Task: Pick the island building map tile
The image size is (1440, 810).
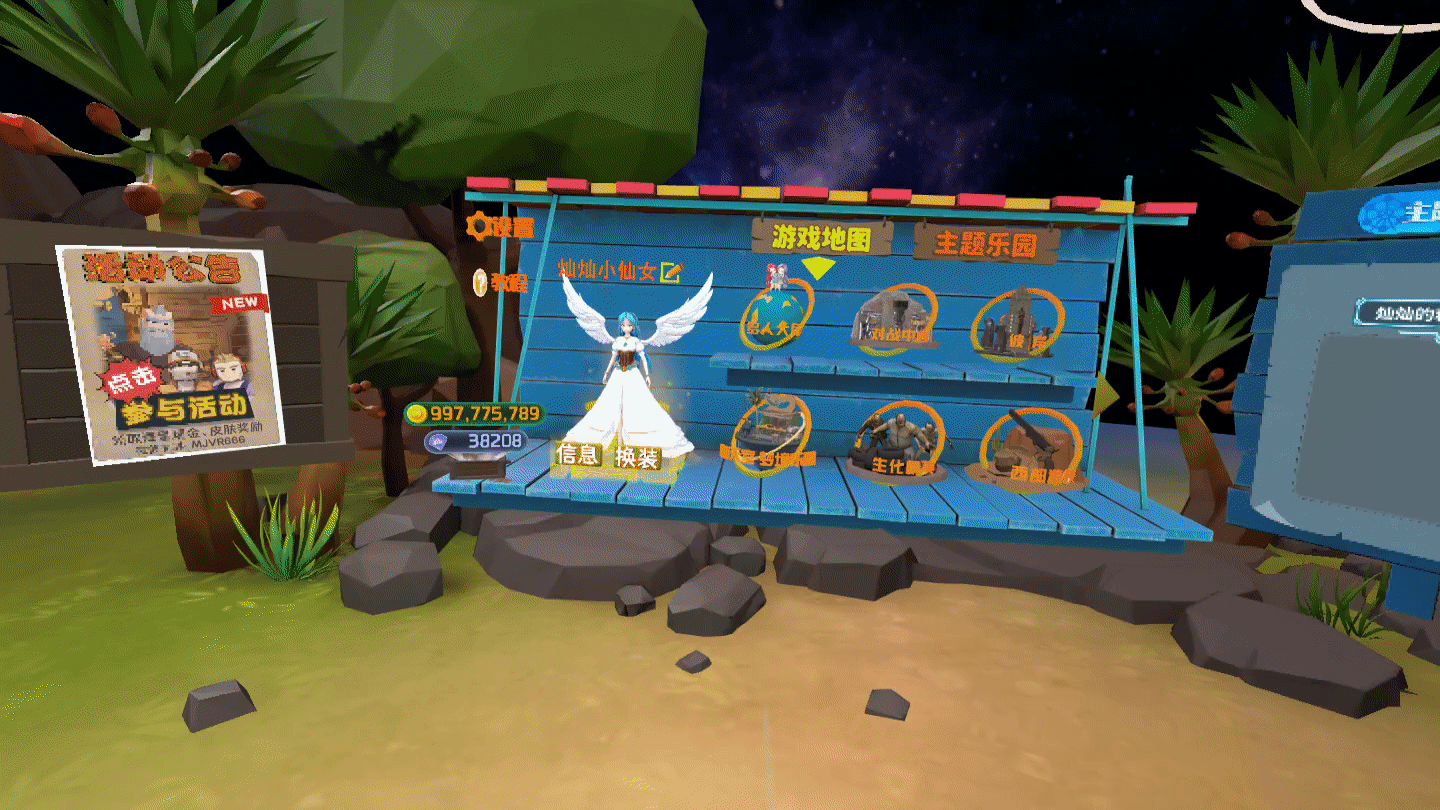Action: pyautogui.click(x=770, y=433)
